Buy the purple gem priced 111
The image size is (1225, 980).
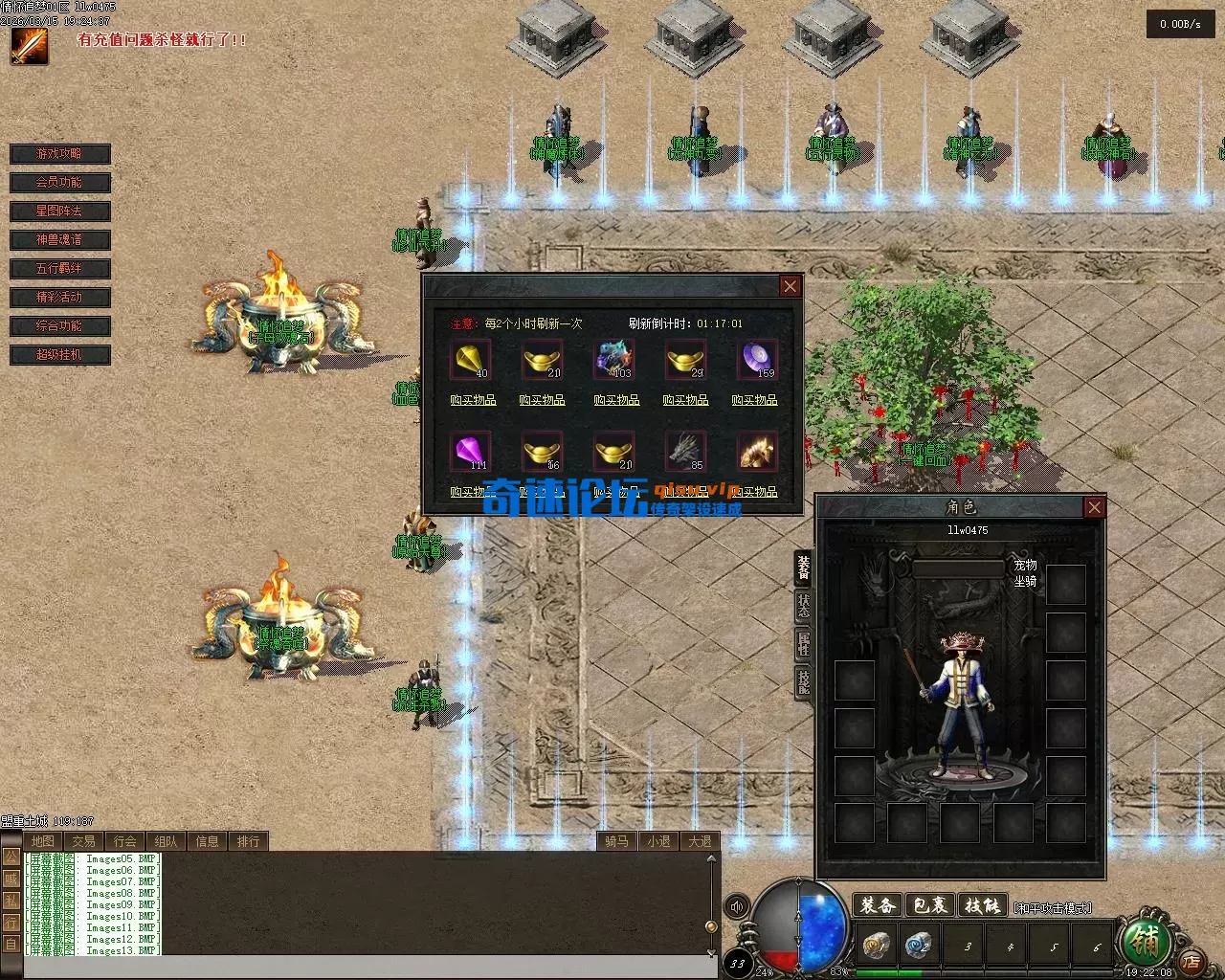(471, 451)
